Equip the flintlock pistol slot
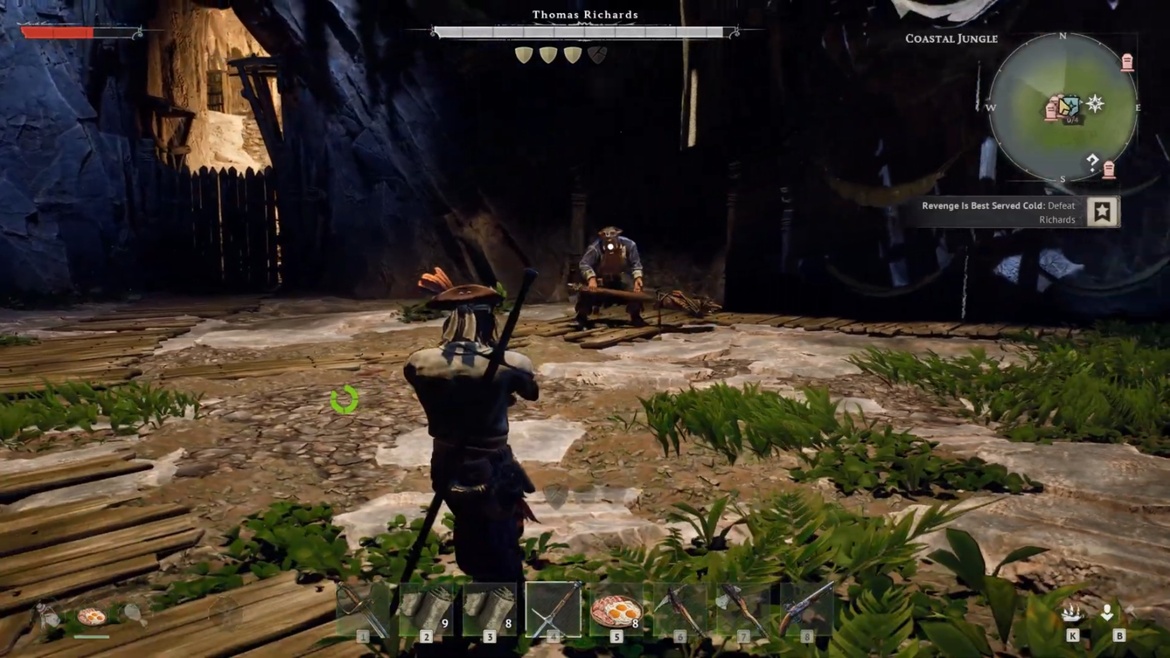Viewport: 1170px width, 658px height. pyautogui.click(x=806, y=609)
